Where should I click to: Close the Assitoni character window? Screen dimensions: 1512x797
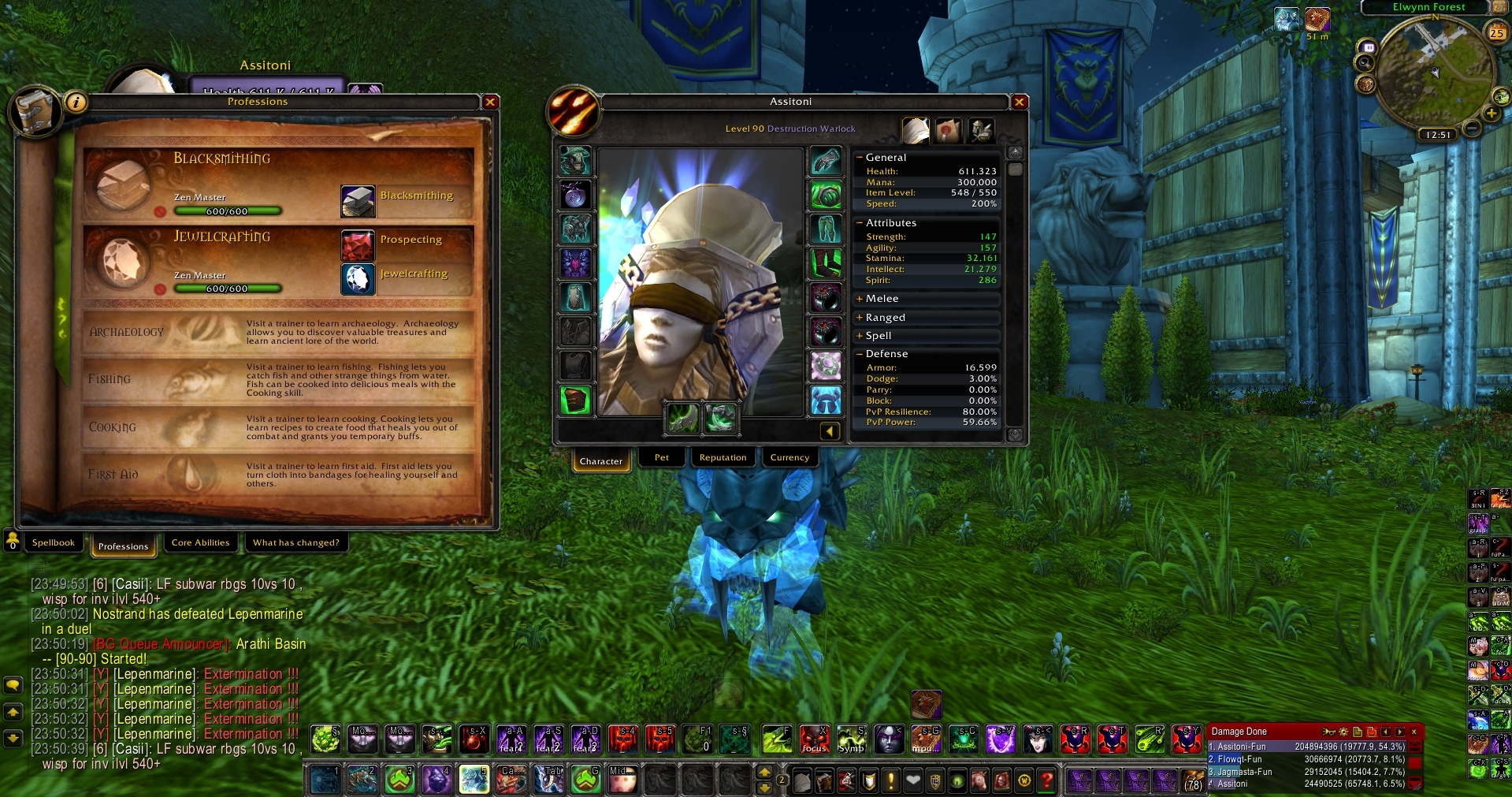point(1019,102)
